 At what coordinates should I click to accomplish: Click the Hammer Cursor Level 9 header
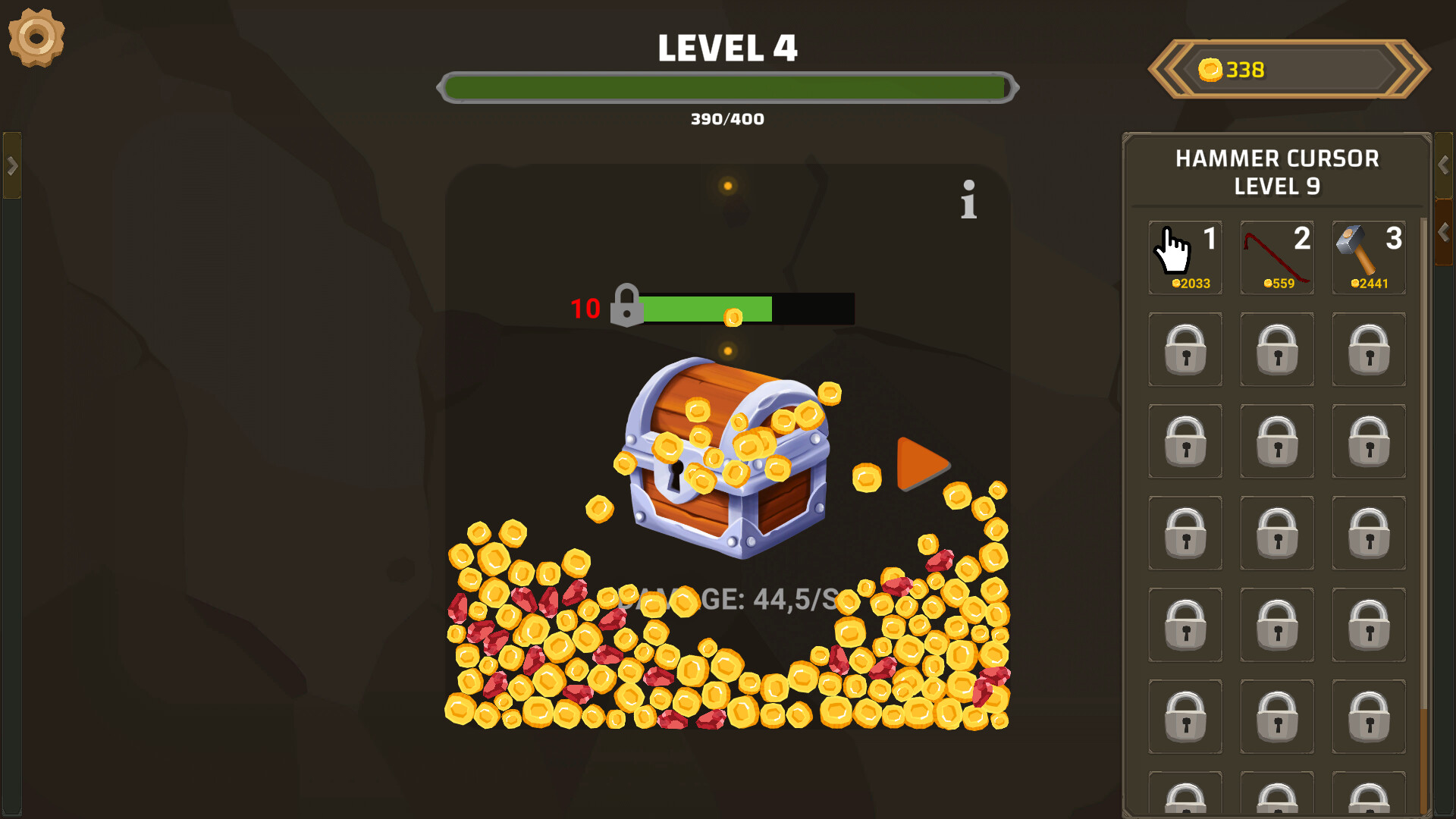pyautogui.click(x=1276, y=171)
